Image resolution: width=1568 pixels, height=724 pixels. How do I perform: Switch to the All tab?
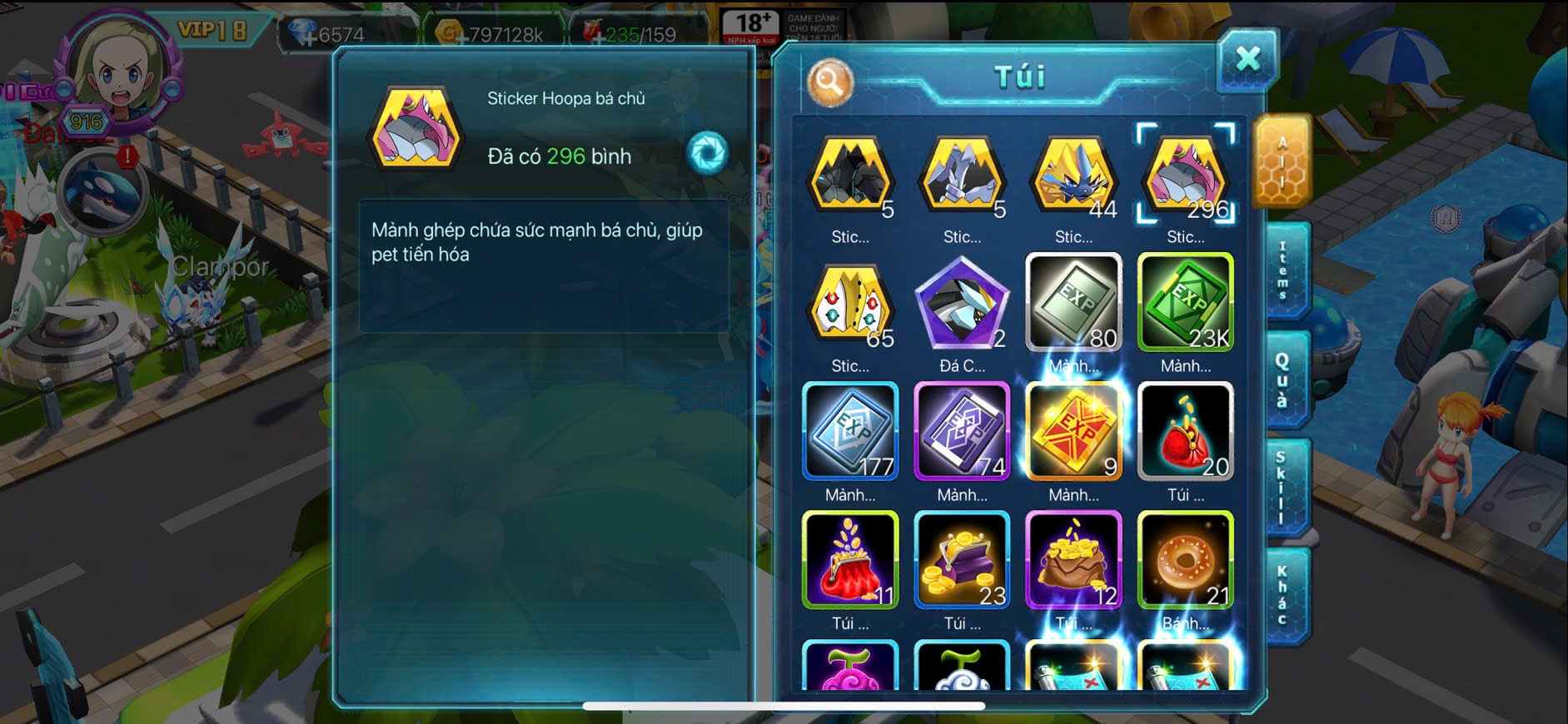(x=1282, y=161)
